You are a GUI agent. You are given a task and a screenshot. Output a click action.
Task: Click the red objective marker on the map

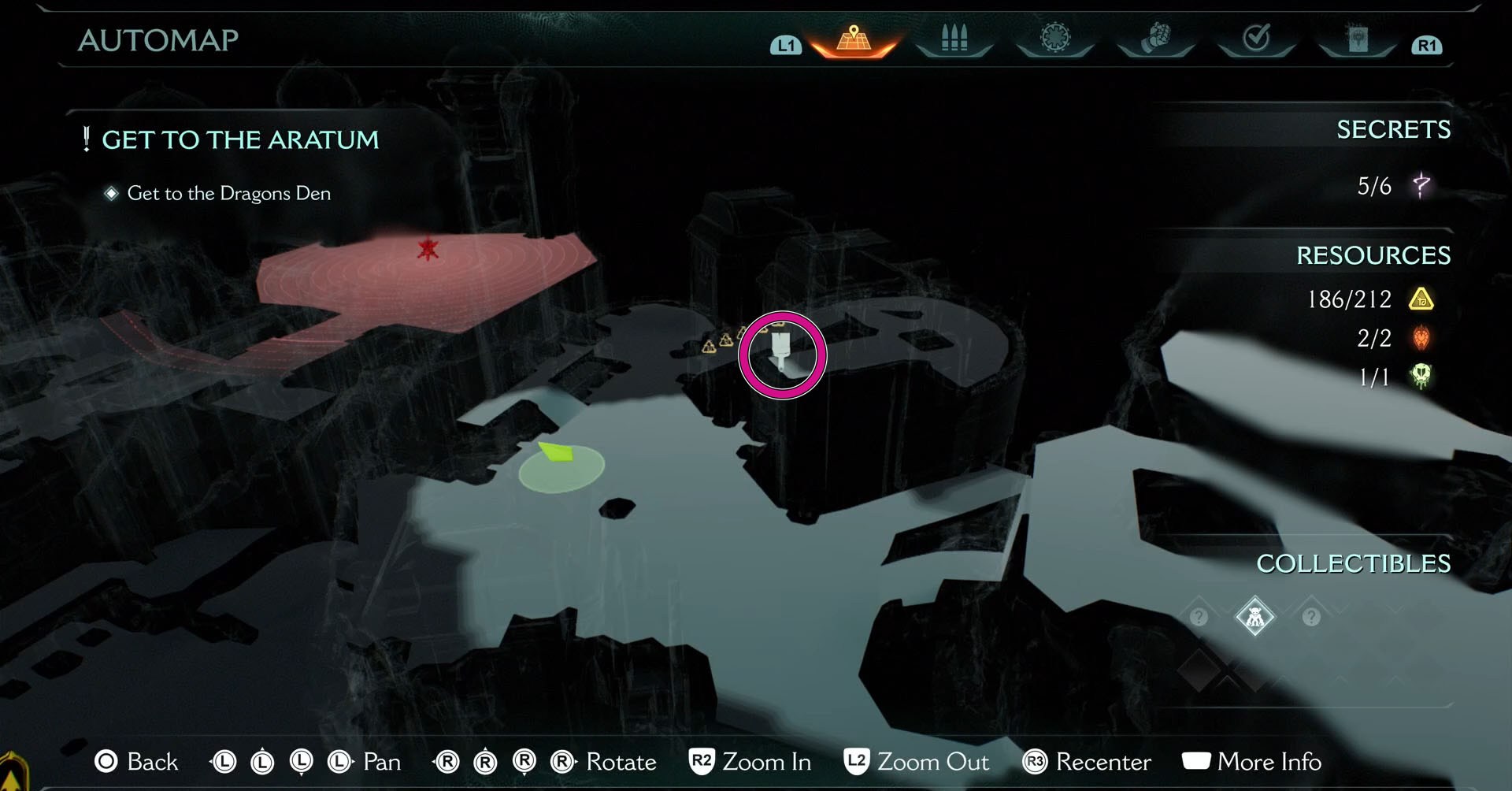(x=428, y=250)
